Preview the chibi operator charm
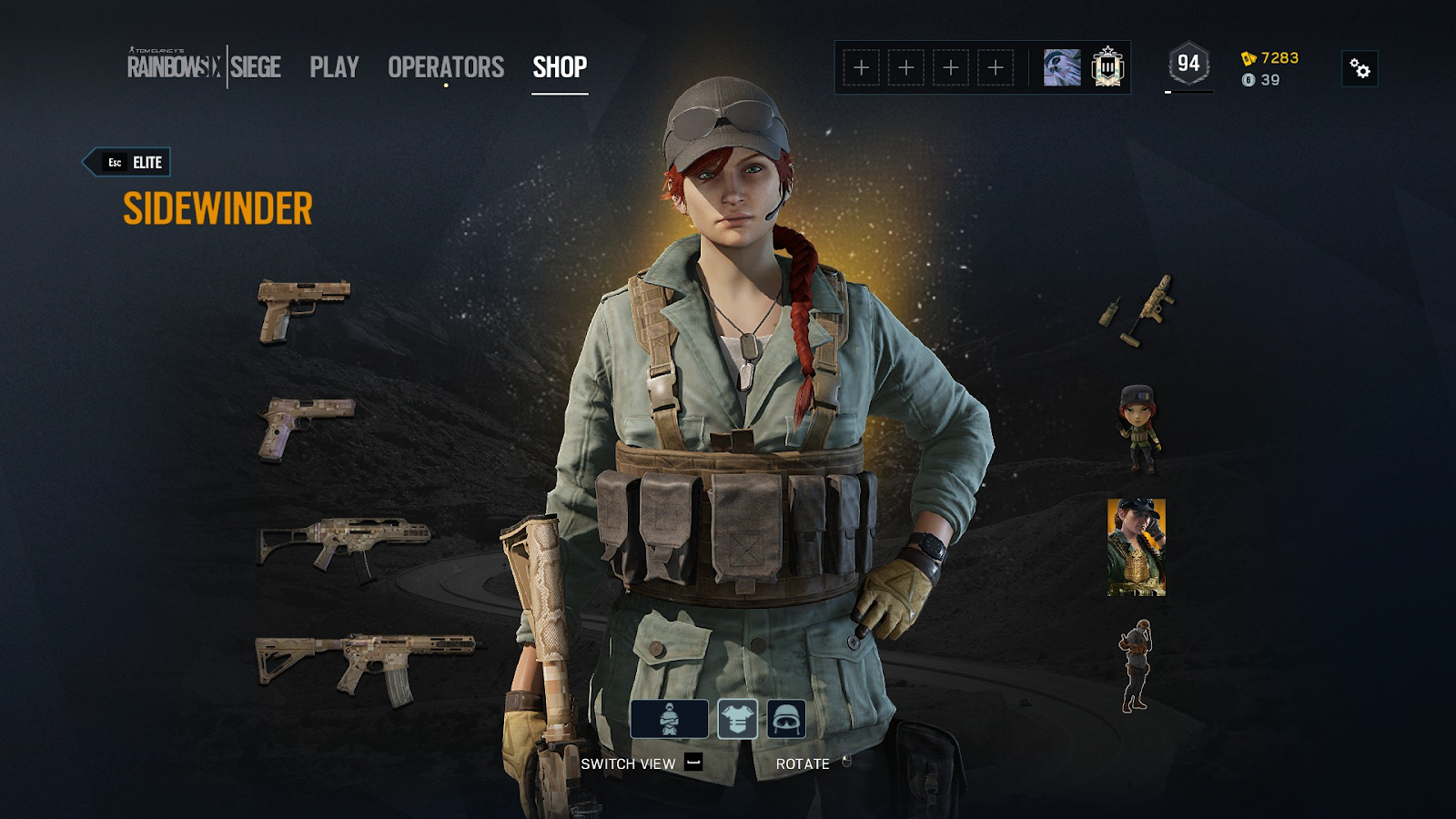 click(x=1137, y=429)
